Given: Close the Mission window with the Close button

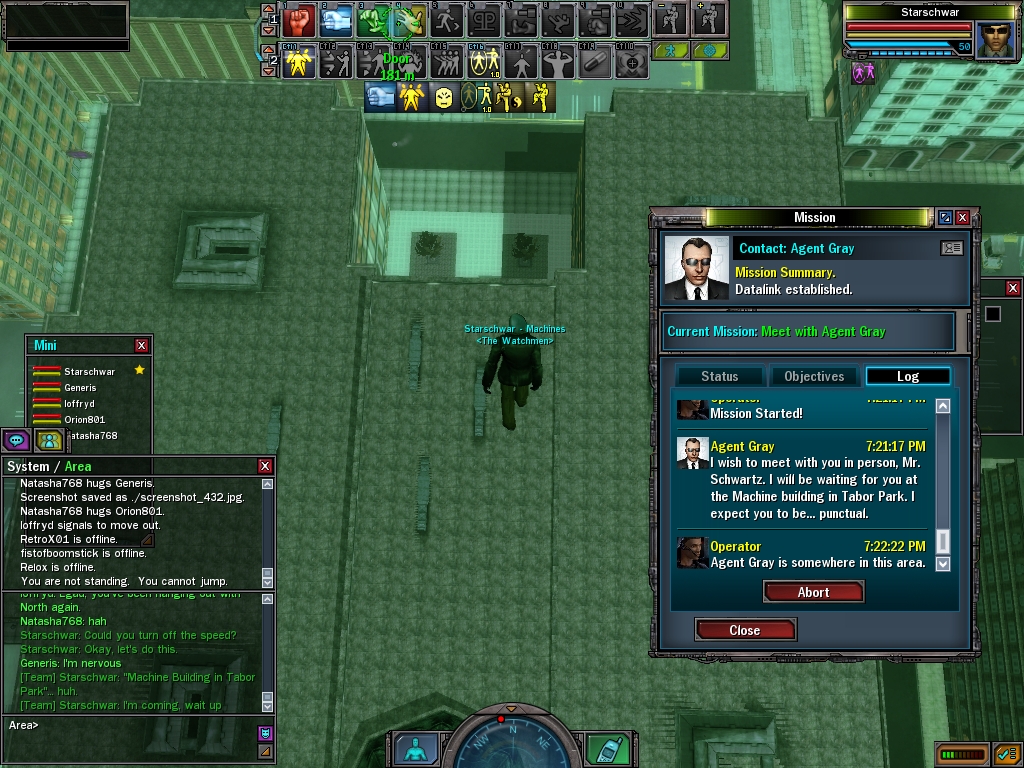Looking at the screenshot, I should tap(745, 630).
